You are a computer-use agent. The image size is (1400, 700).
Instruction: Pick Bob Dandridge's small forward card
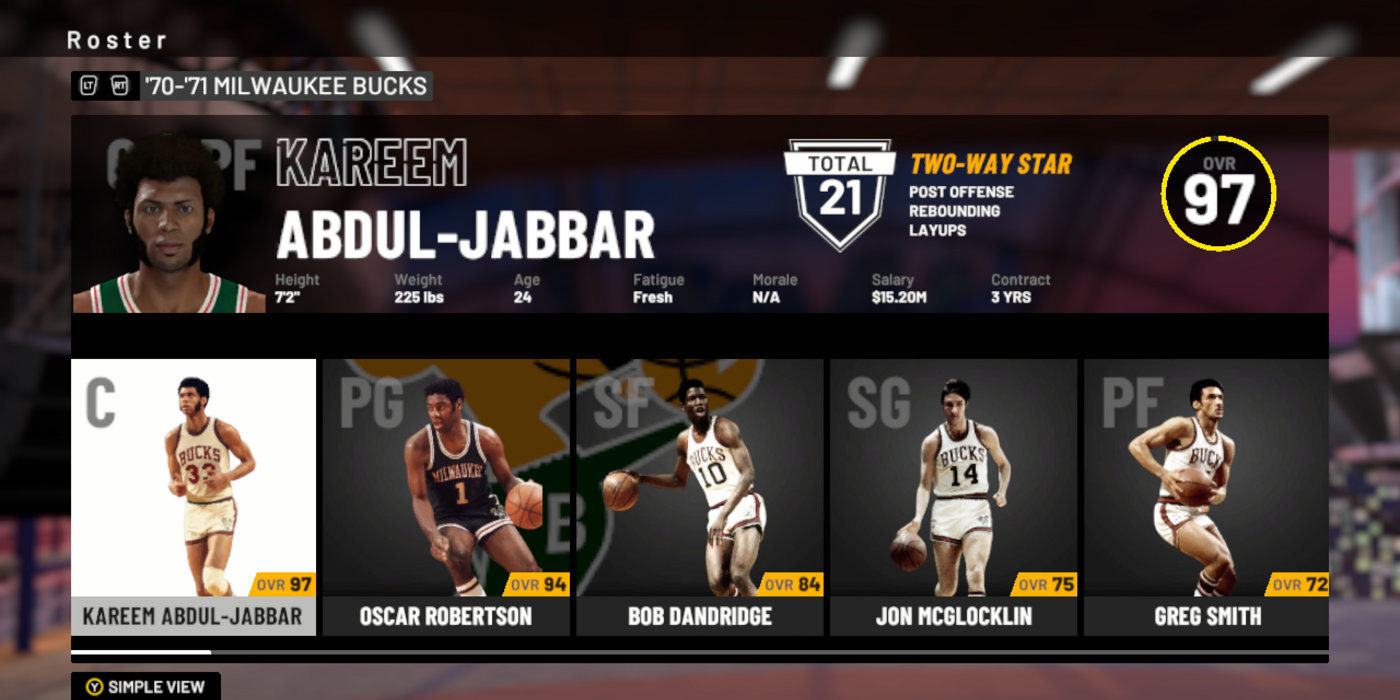point(700,497)
